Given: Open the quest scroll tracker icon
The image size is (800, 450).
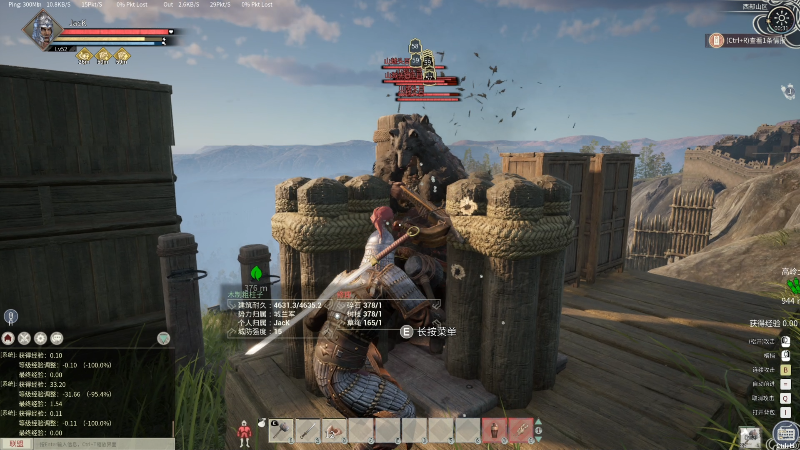Looking at the screenshot, I should pos(716,41).
